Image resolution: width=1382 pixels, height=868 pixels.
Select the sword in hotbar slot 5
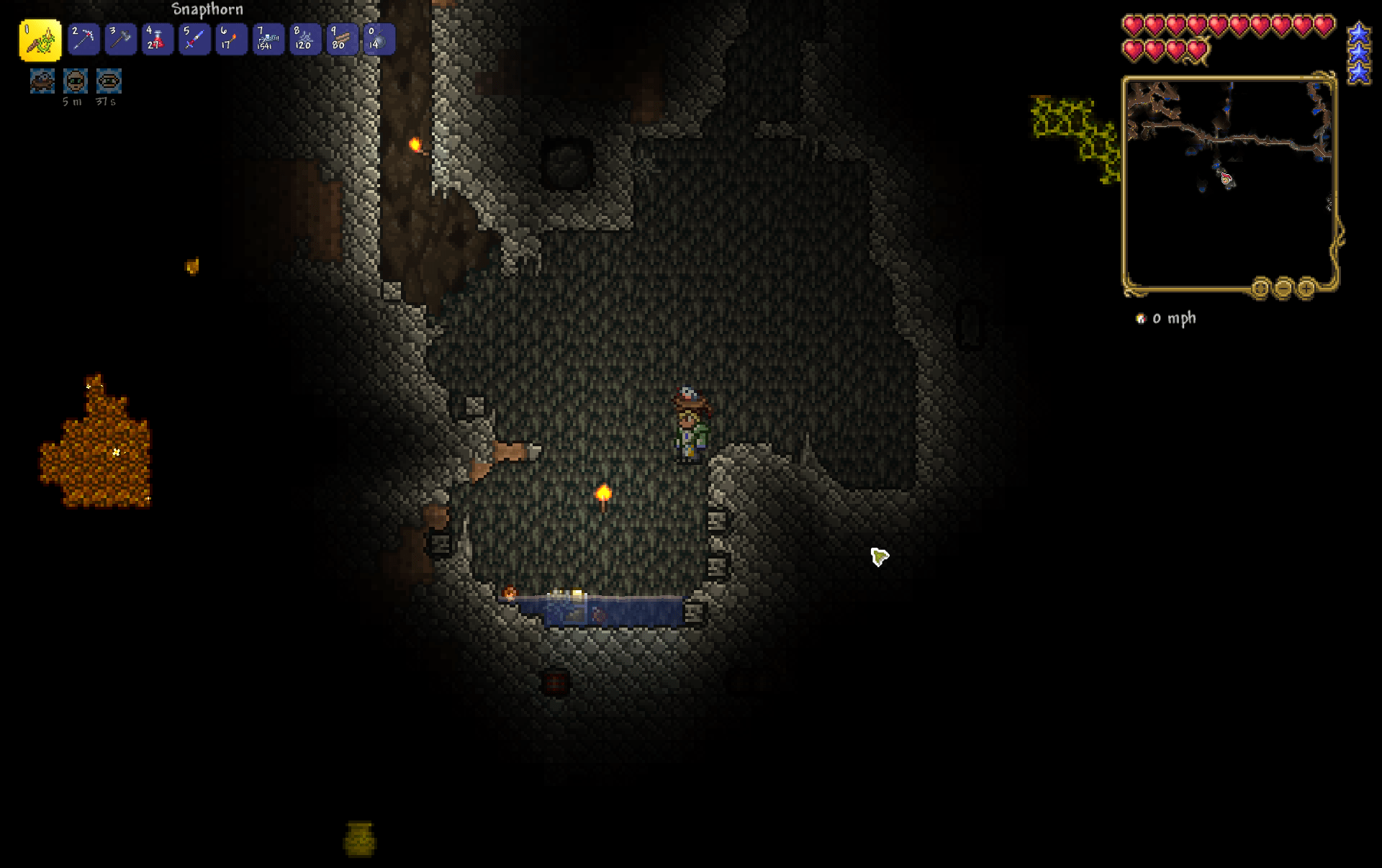[194, 40]
